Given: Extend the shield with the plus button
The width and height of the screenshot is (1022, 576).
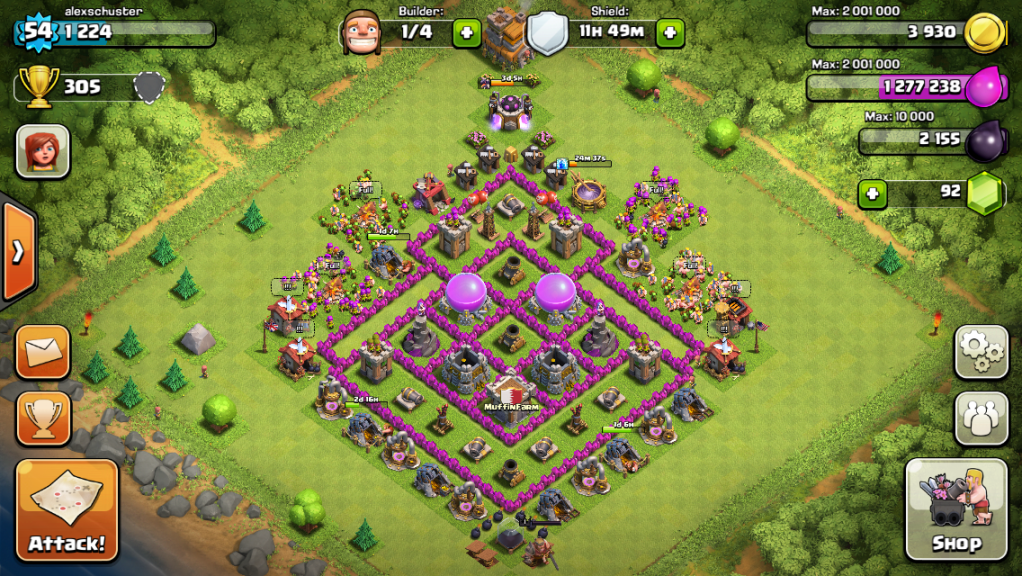Looking at the screenshot, I should click(668, 33).
